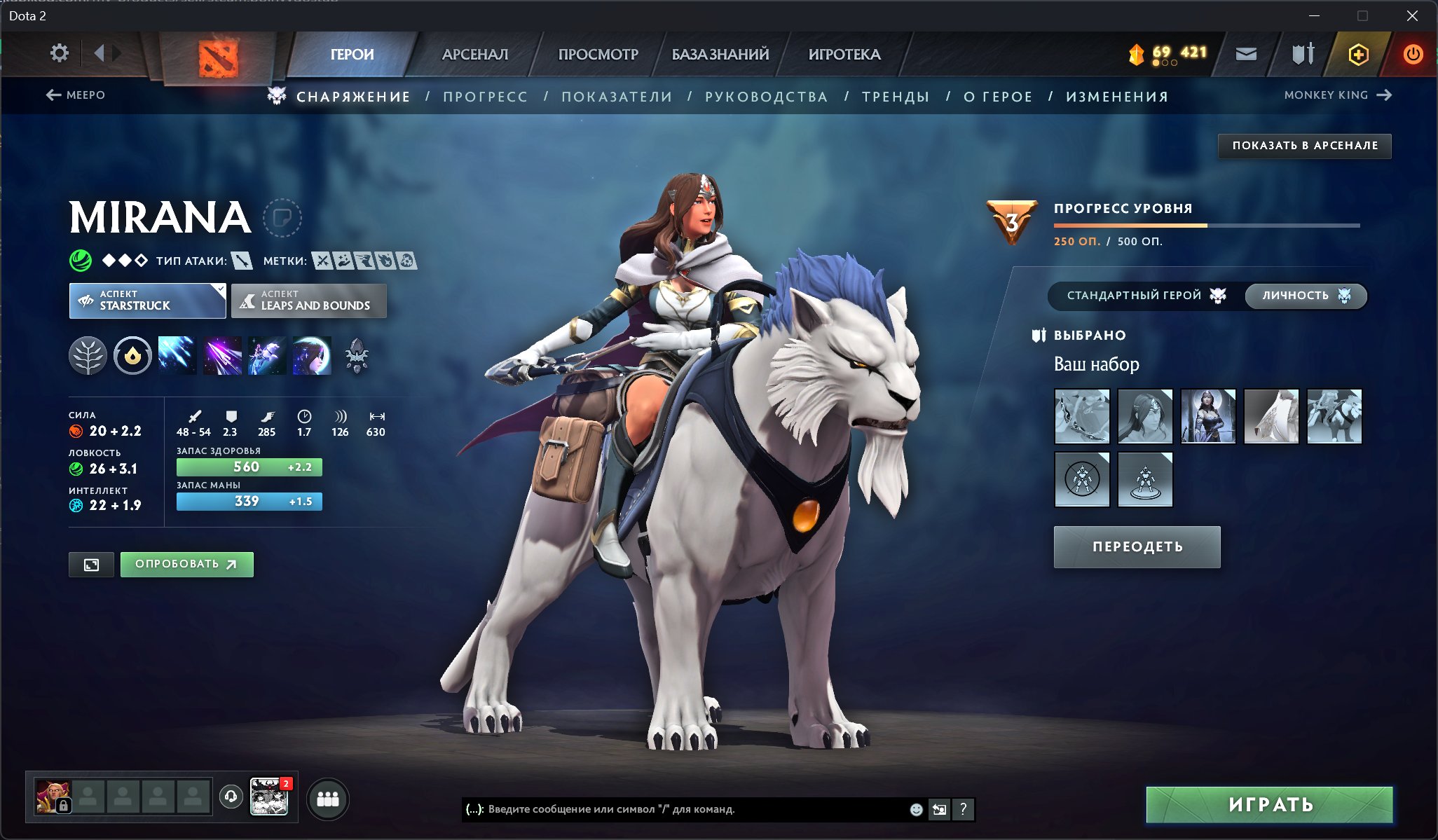This screenshot has height=840, width=1438.
Task: Click the power/logout icon in top right
Action: pos(1413,53)
